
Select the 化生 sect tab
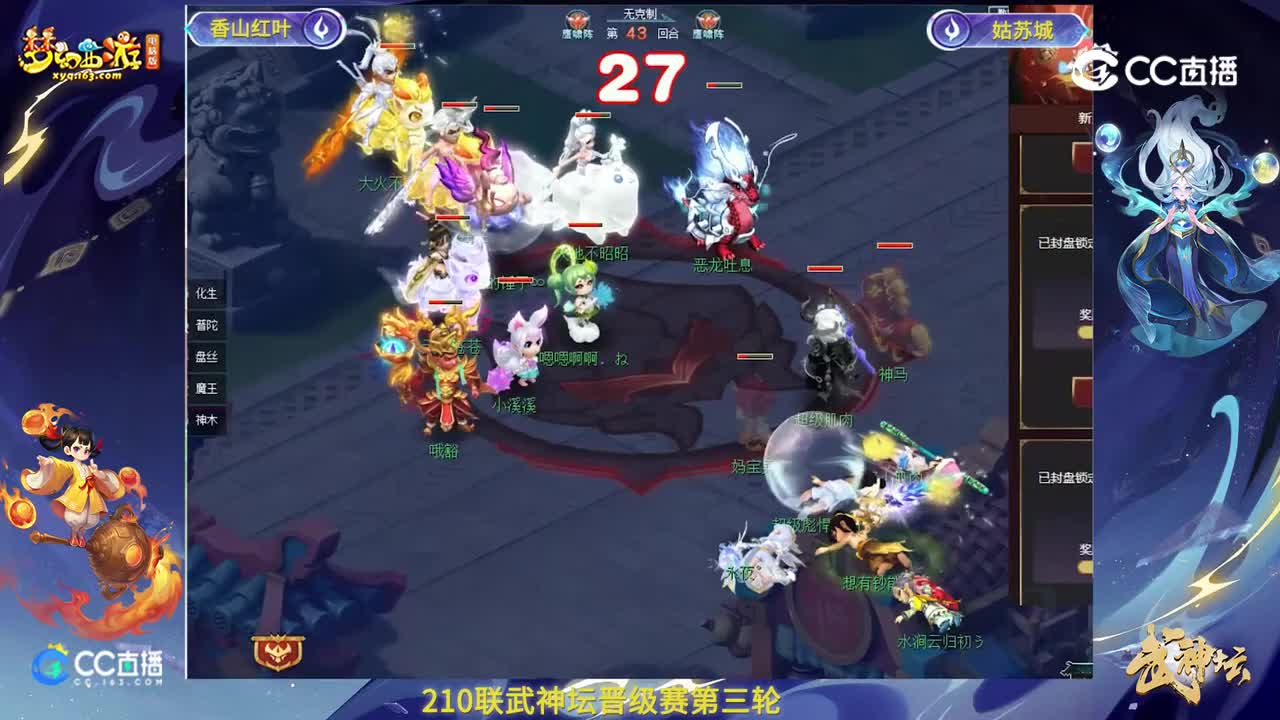[208, 293]
